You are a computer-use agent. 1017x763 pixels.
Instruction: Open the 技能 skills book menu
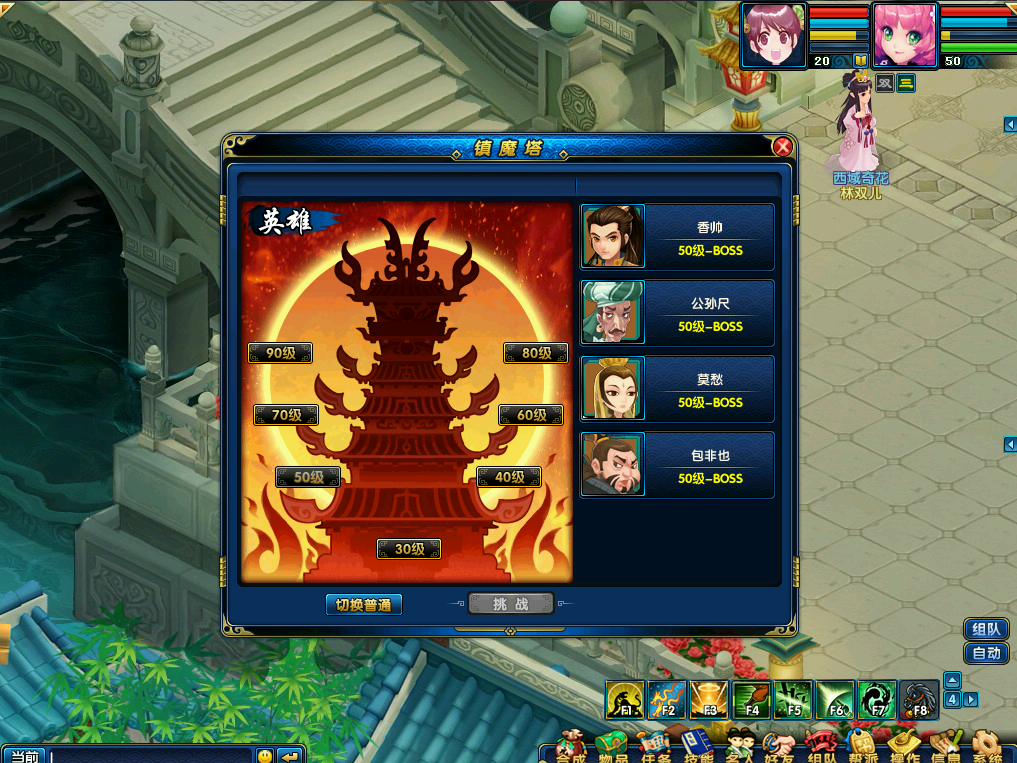click(x=698, y=747)
